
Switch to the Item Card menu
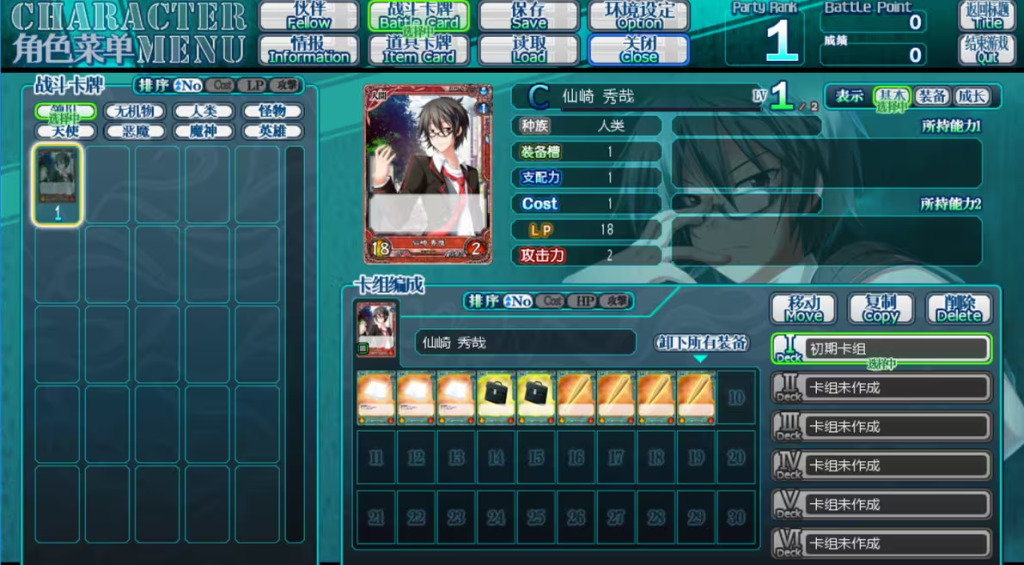(x=419, y=50)
